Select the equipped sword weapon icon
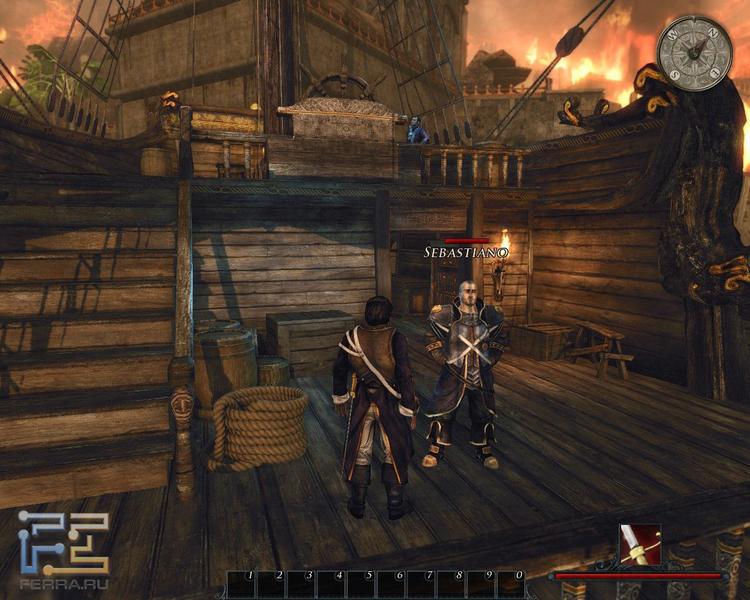The height and width of the screenshot is (600, 750). 640,545
